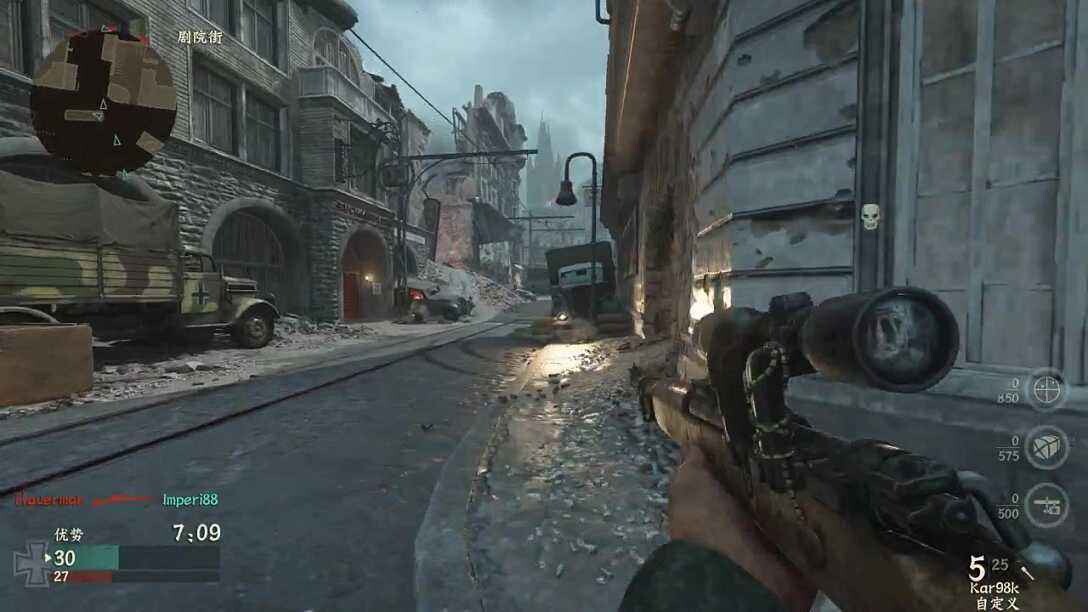This screenshot has height=612, width=1088.
Task: Use the 500-point scorestreak icon
Action: [1046, 505]
